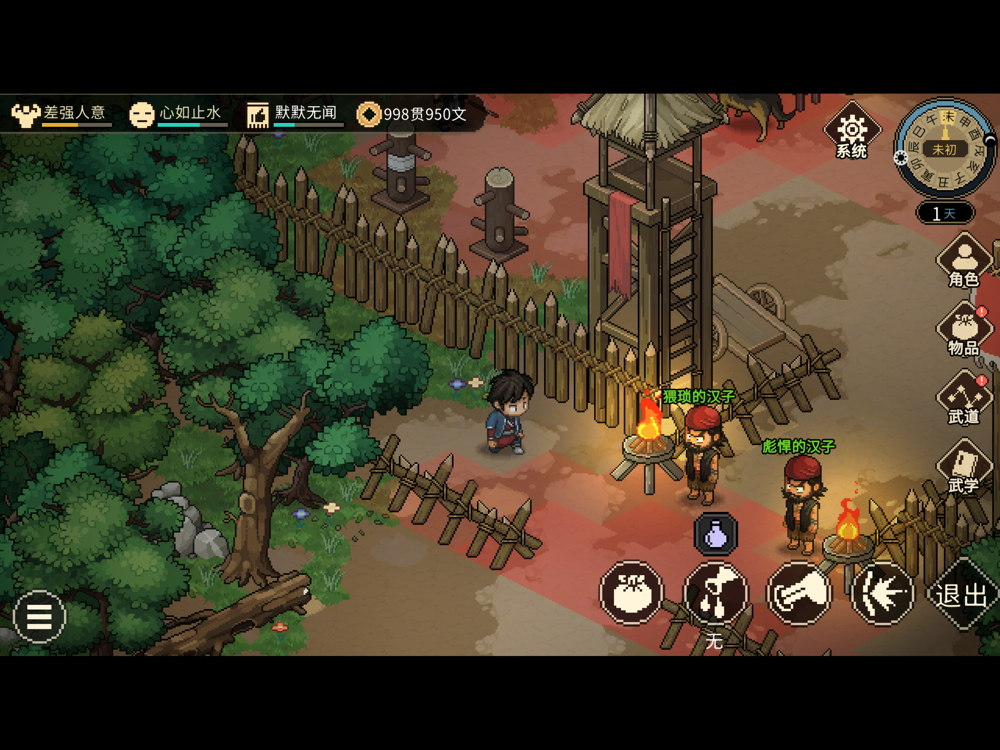The height and width of the screenshot is (750, 1000).
Task: Trigger the dash burst skill button
Action: (882, 593)
